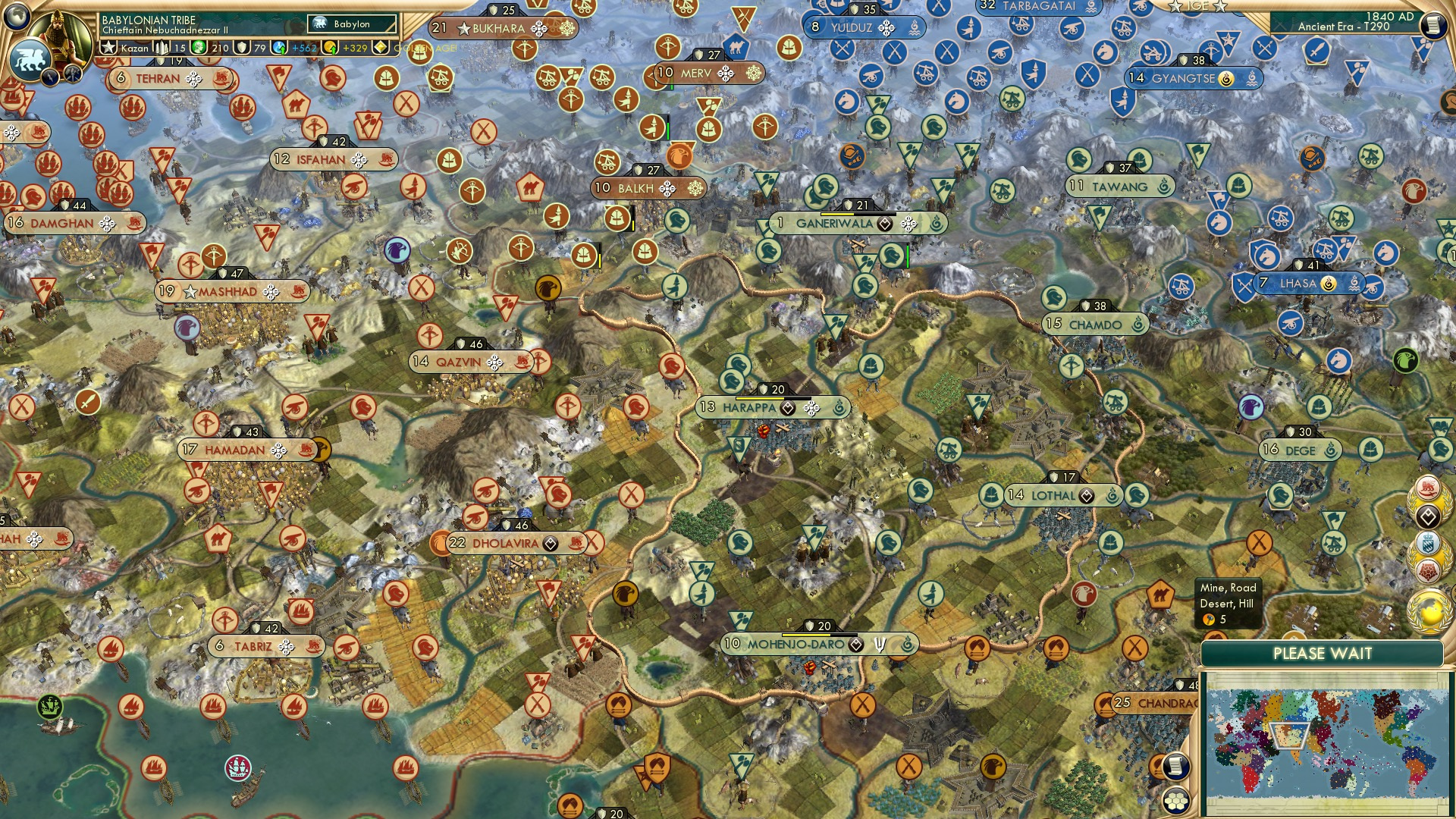Click the blue culture icon showing +562
This screenshot has width=1456, height=819.
coord(278,46)
